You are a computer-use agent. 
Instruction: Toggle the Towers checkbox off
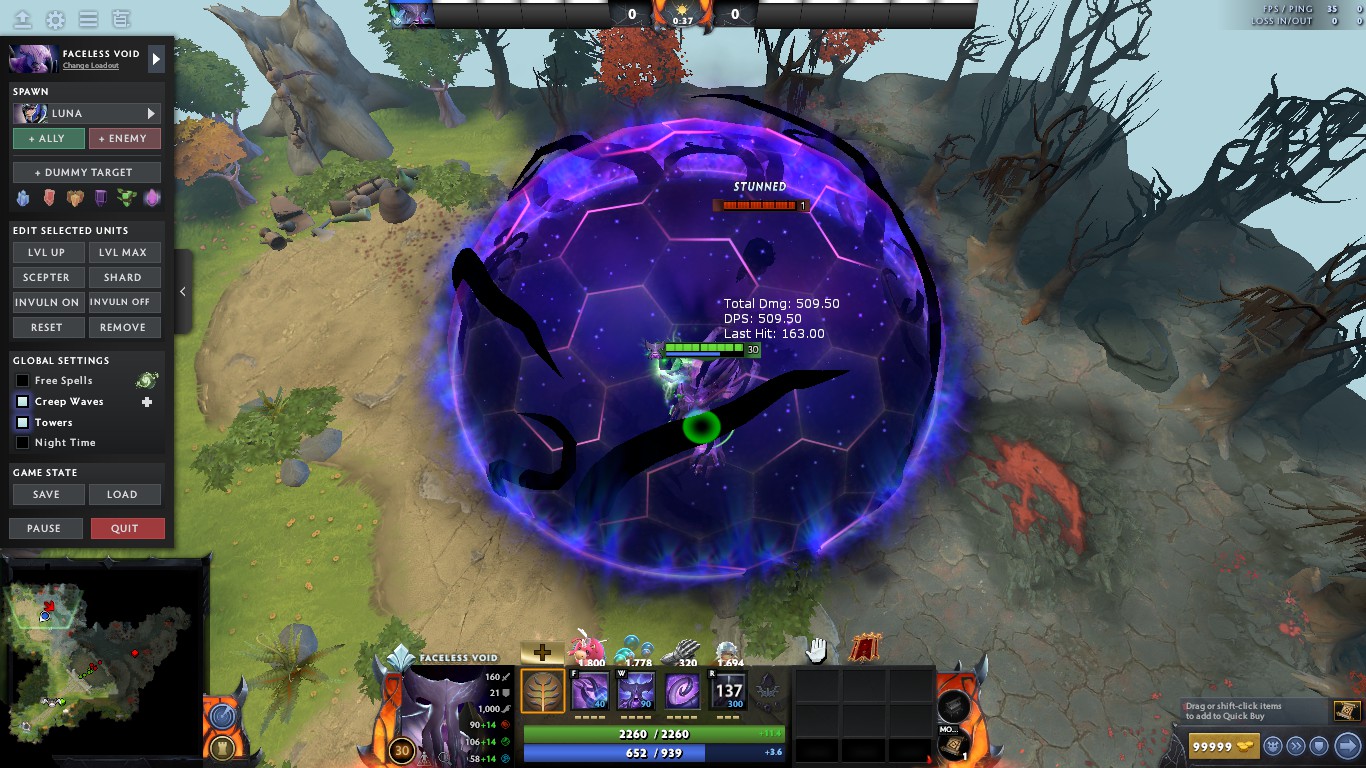[21, 422]
